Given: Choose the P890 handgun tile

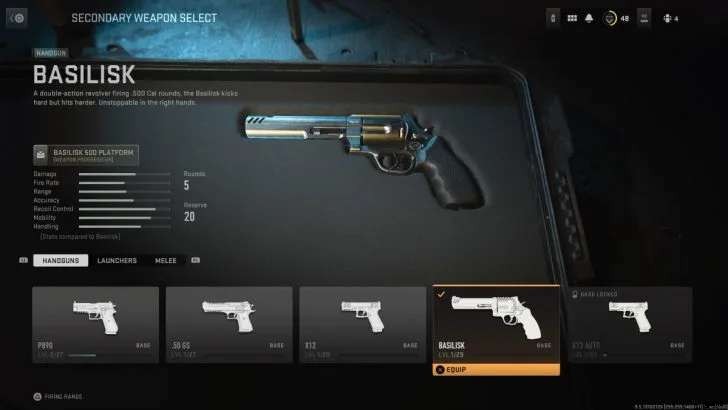Looking at the screenshot, I should (x=95, y=321).
